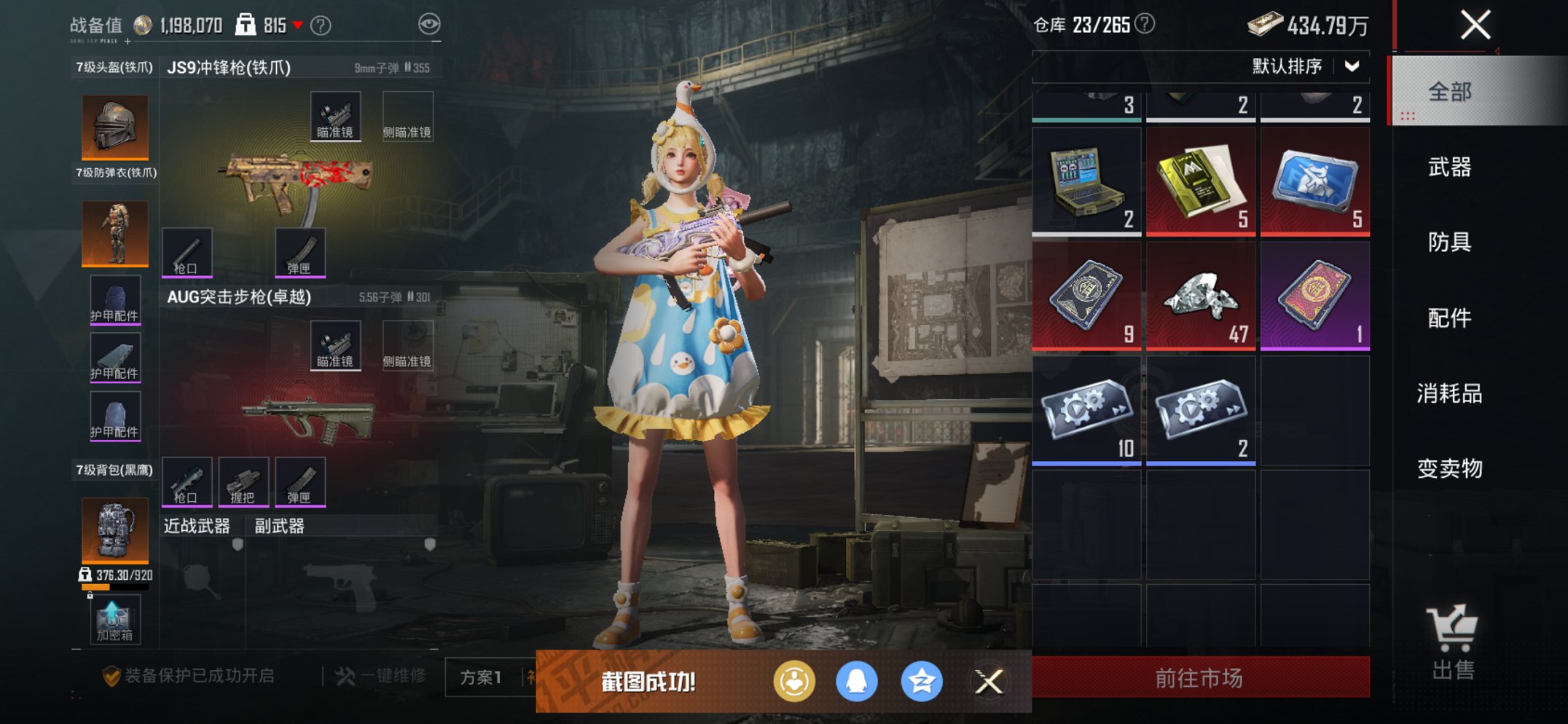The height and width of the screenshot is (724, 1568).
Task: Click the 弹匣 magazine slot of the JS9
Action: pos(301,251)
